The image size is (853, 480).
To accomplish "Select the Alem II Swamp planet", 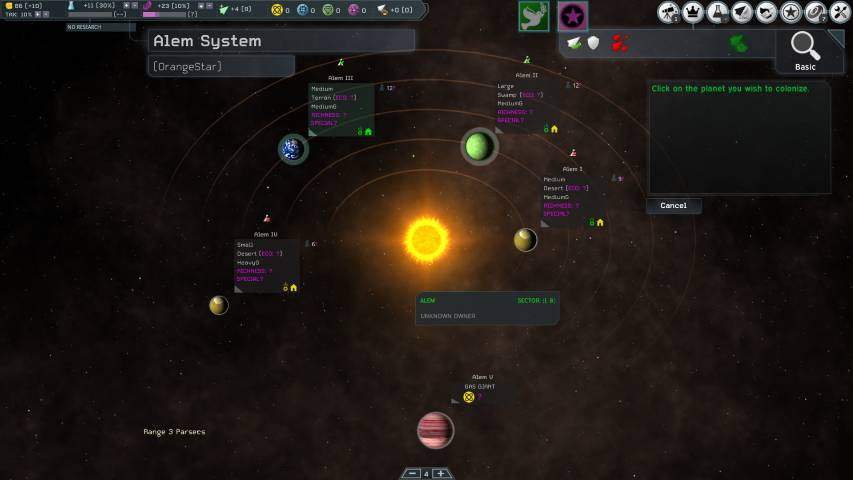I will tap(480, 147).
